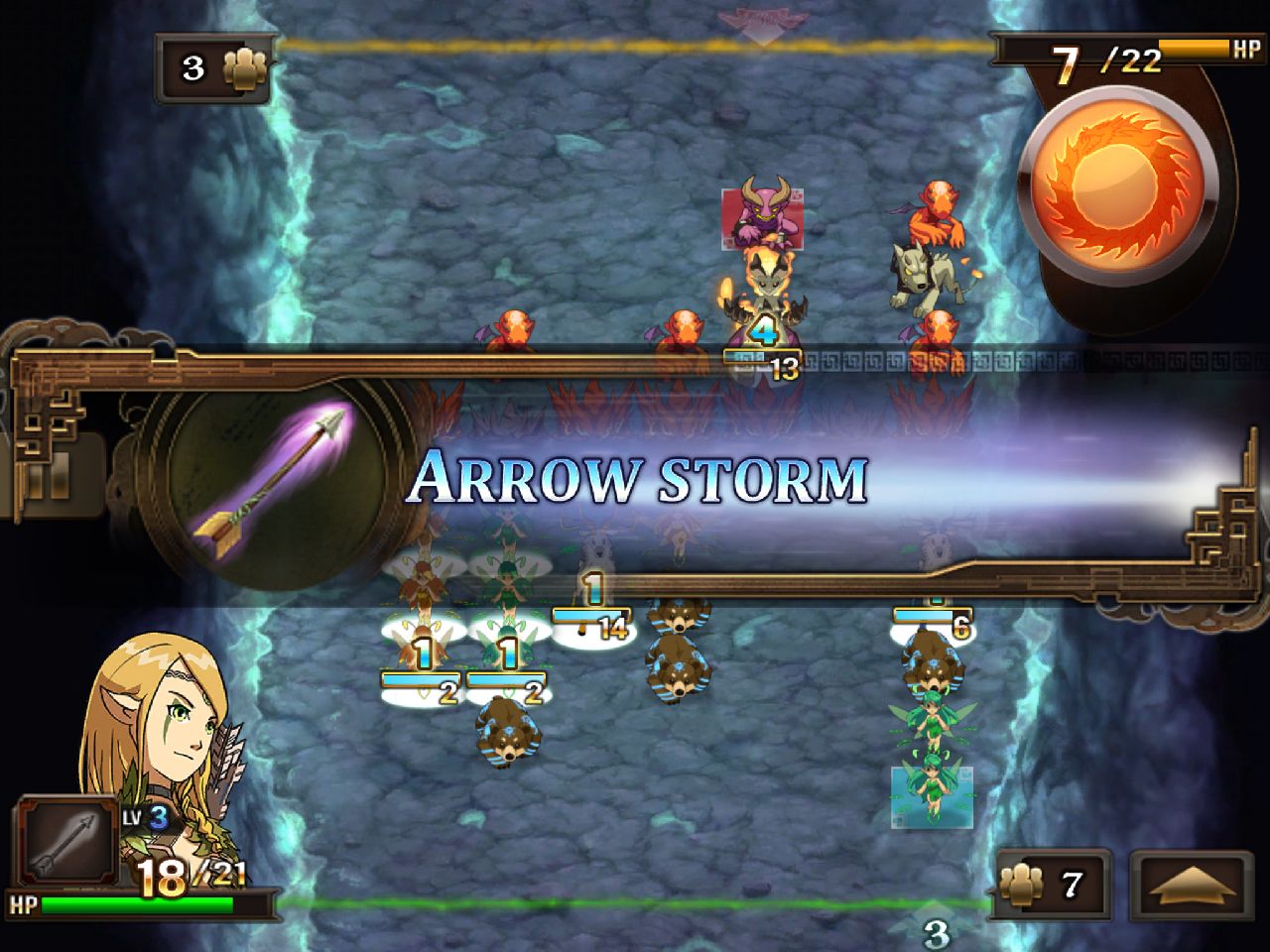Tap the white hellhound enemy unit

coord(923,278)
